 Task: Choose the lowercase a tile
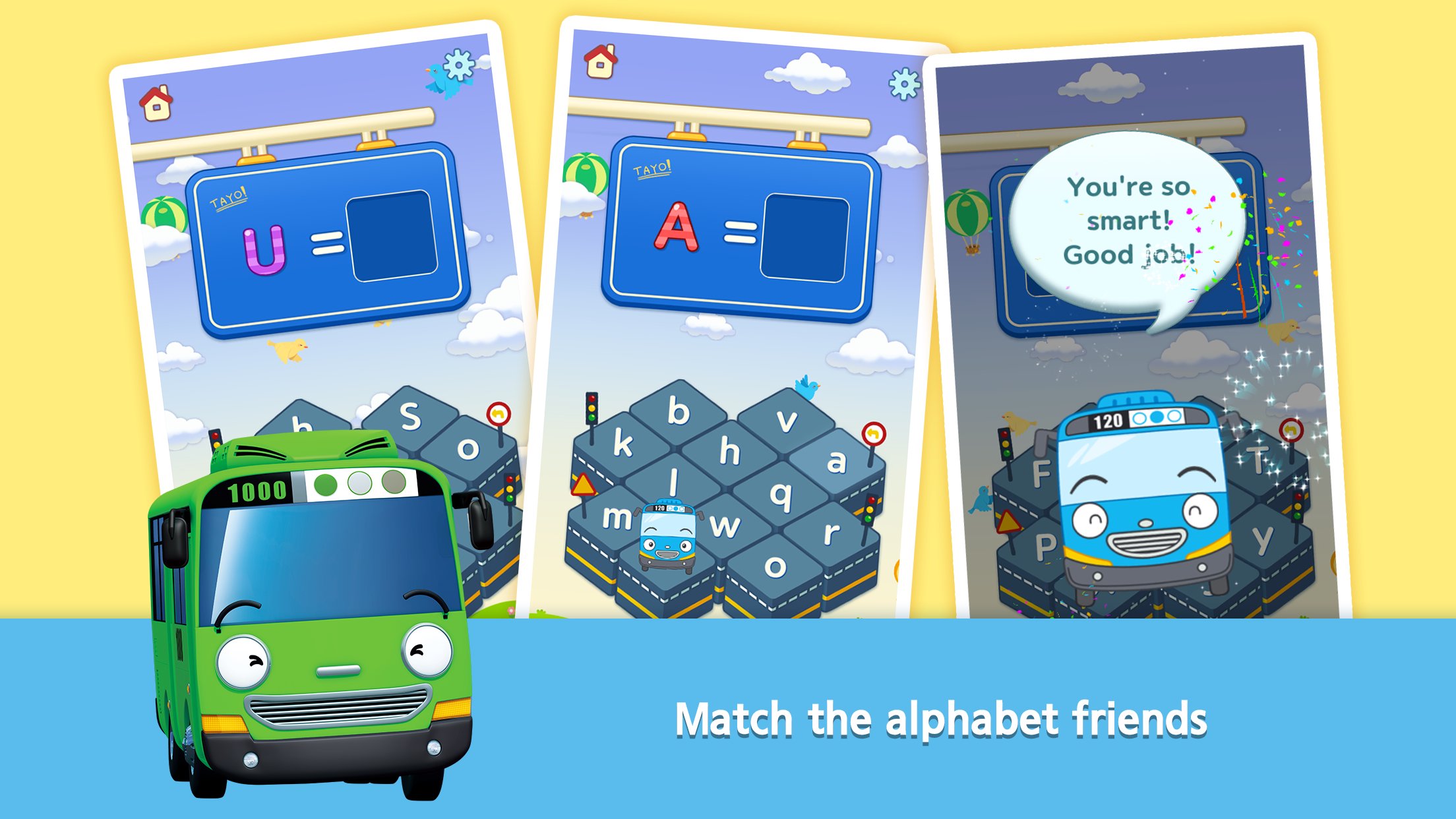[836, 461]
